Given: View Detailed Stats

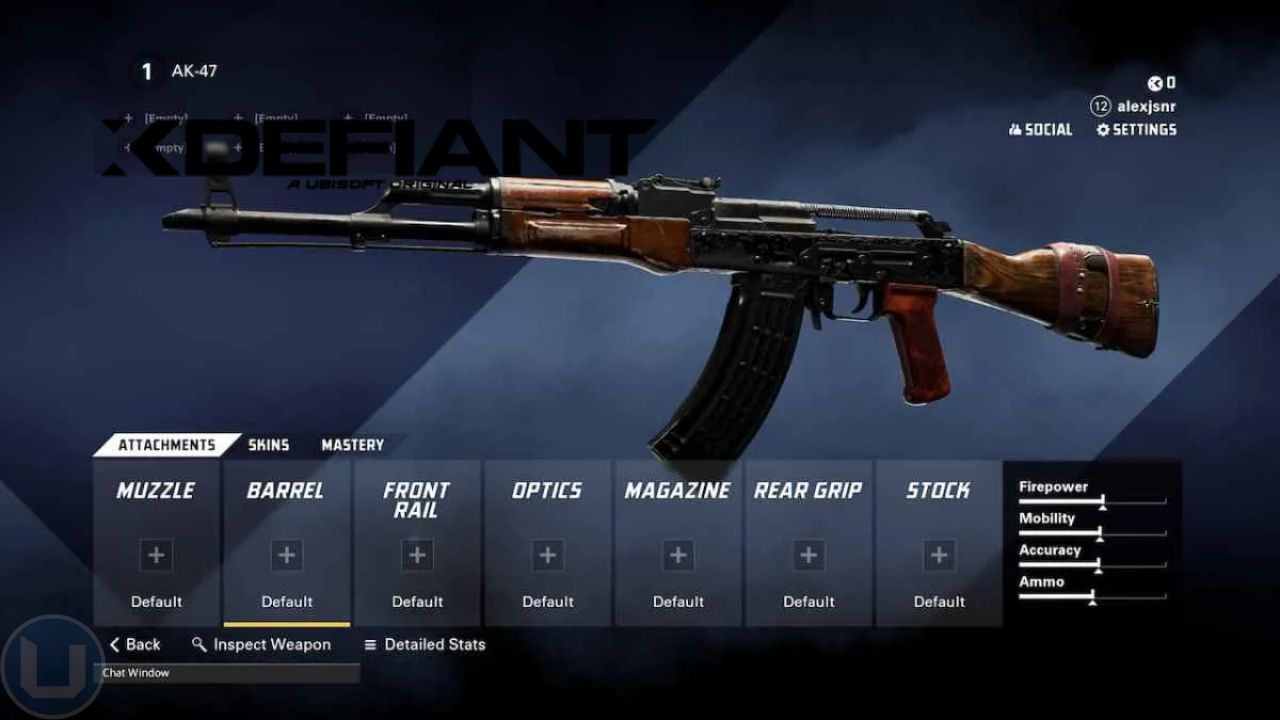Looking at the screenshot, I should coord(424,645).
